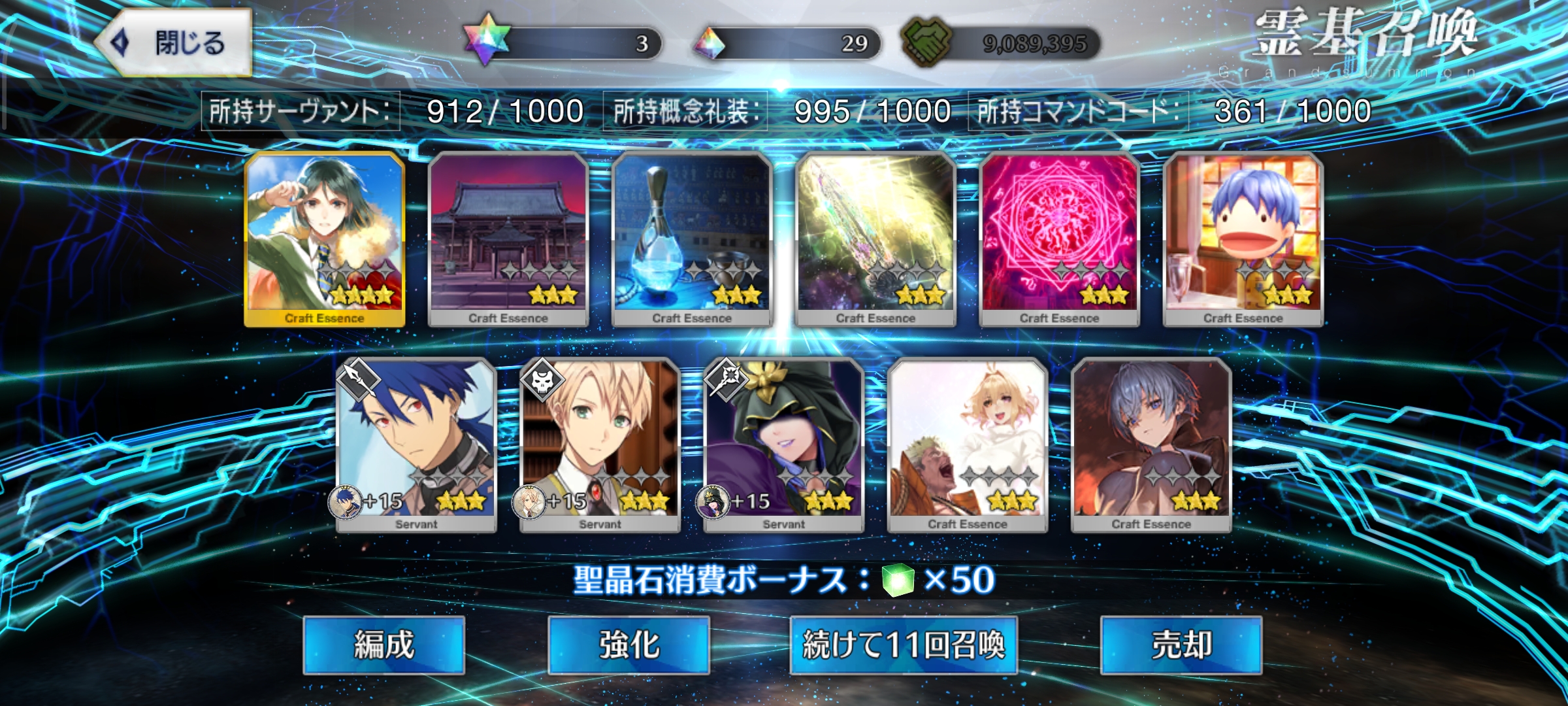Close the summon results with 閉じる
1568x706 pixels.
coord(175,43)
